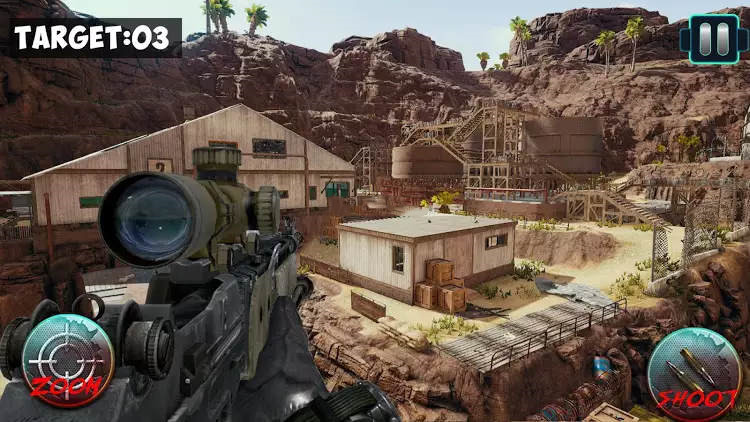Tap the Zoom crosshair button
750x422 pixels.
coord(67,360)
